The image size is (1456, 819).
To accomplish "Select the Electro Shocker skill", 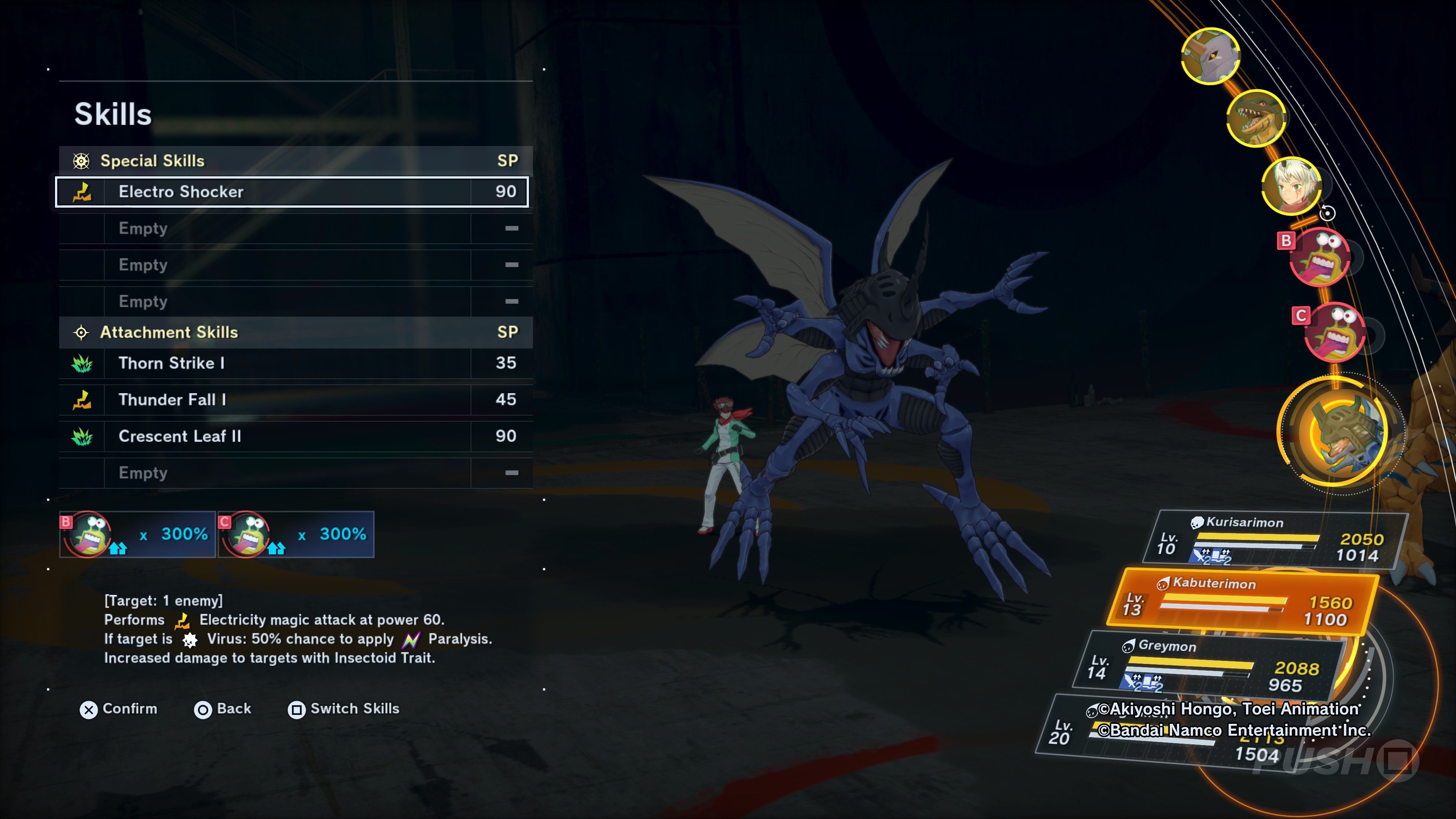I will 292,192.
